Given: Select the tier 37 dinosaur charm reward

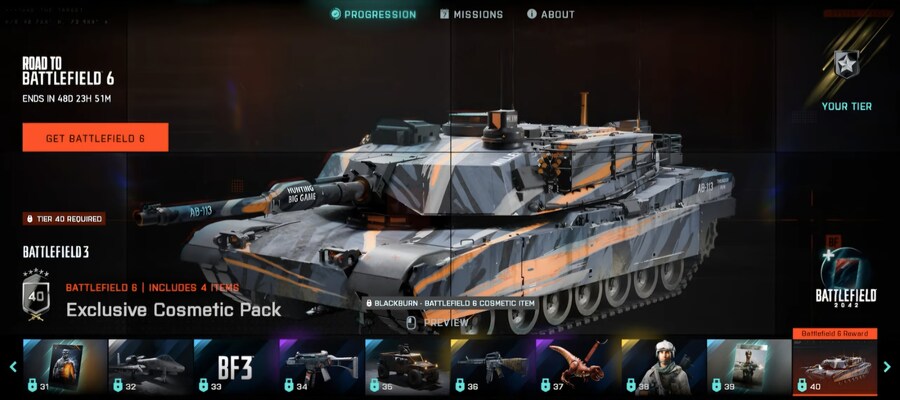Looking at the screenshot, I should 577,368.
